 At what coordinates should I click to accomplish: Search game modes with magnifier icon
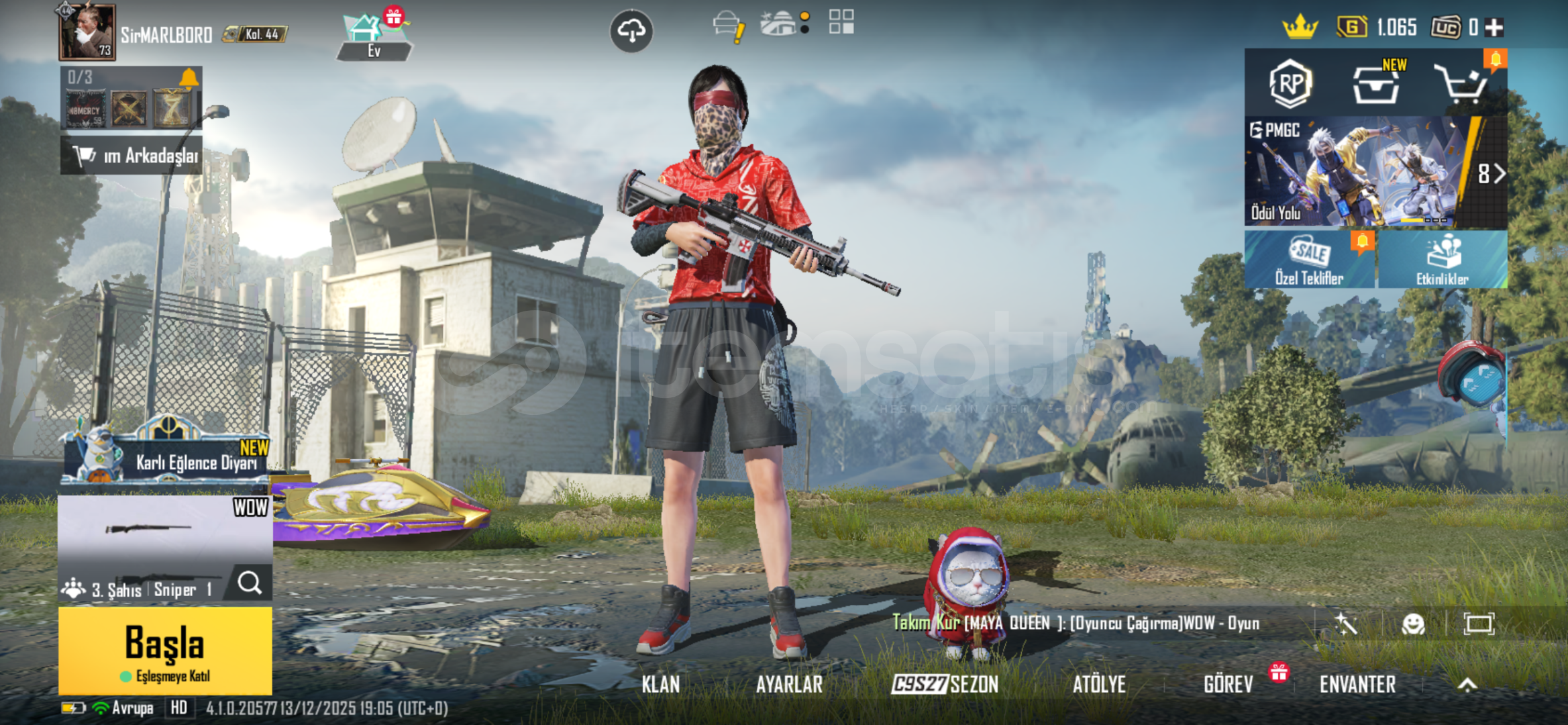[x=250, y=583]
